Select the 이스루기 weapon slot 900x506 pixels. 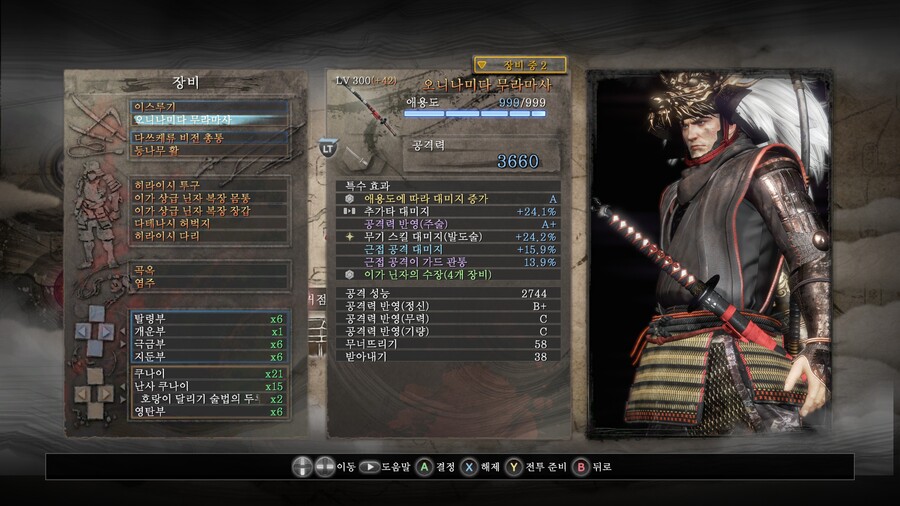(x=210, y=104)
